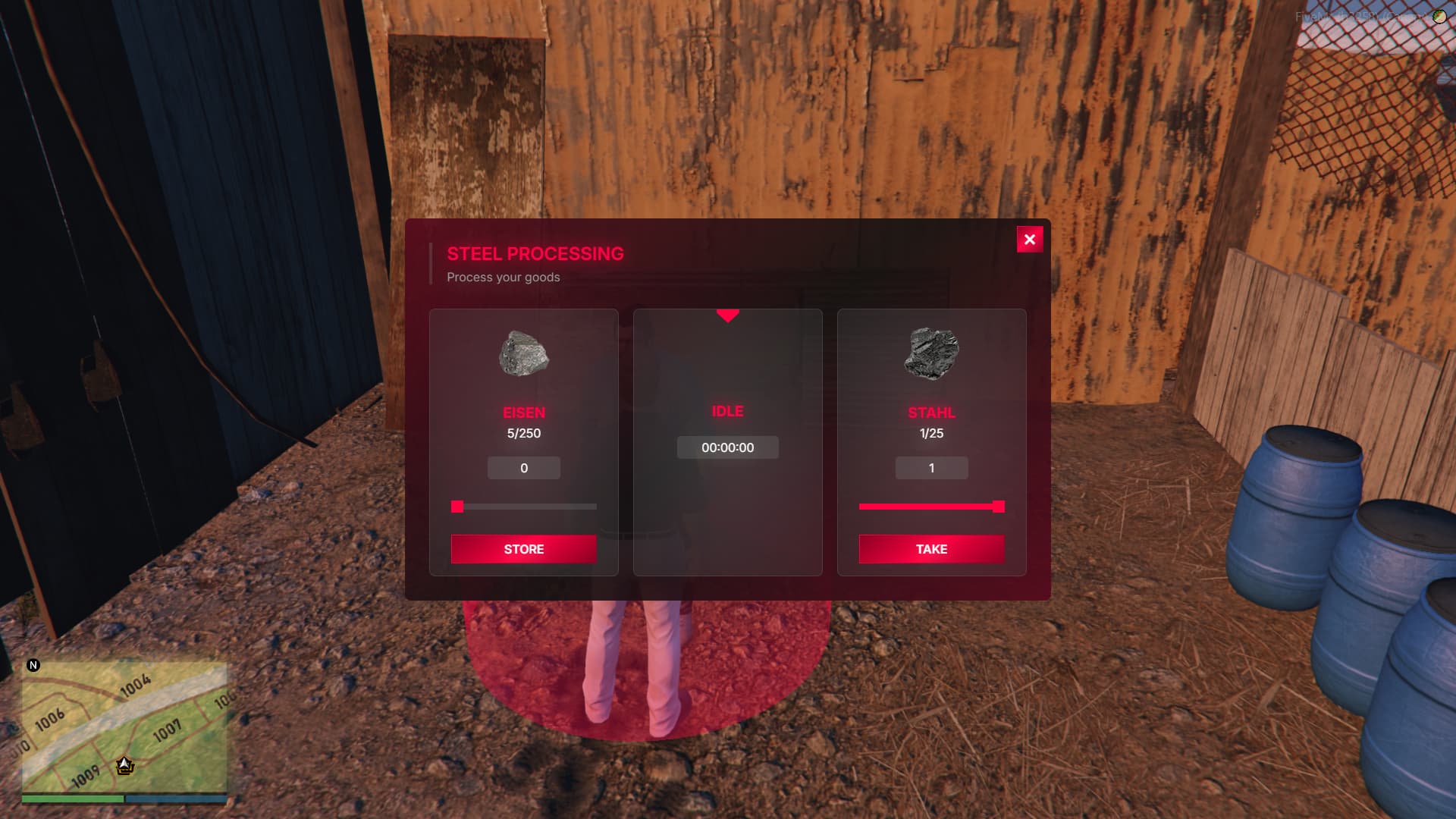Select the Stahl quantity input showing 1
Image resolution: width=1456 pixels, height=819 pixels.
coord(931,468)
